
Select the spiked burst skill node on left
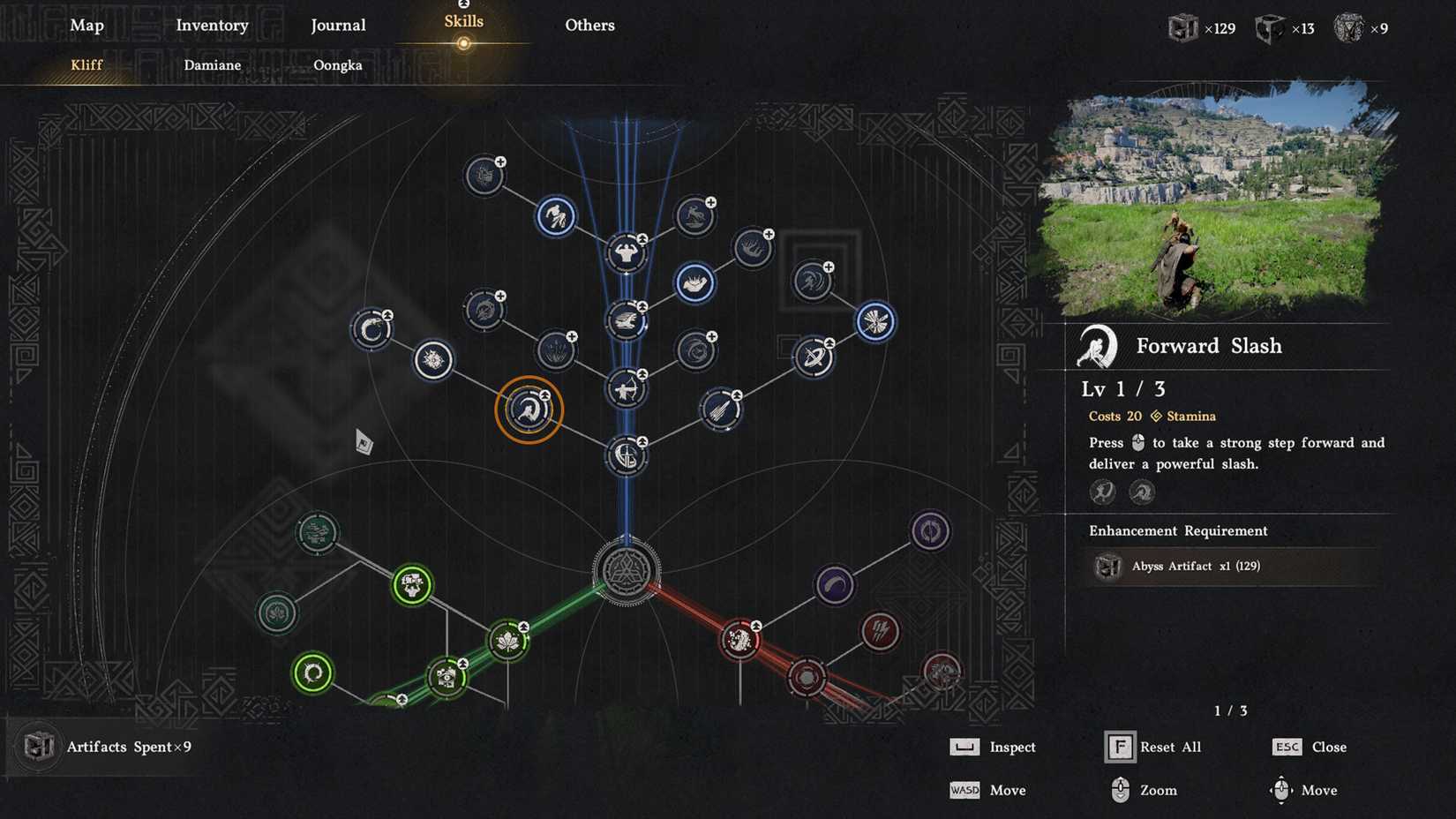click(x=432, y=360)
